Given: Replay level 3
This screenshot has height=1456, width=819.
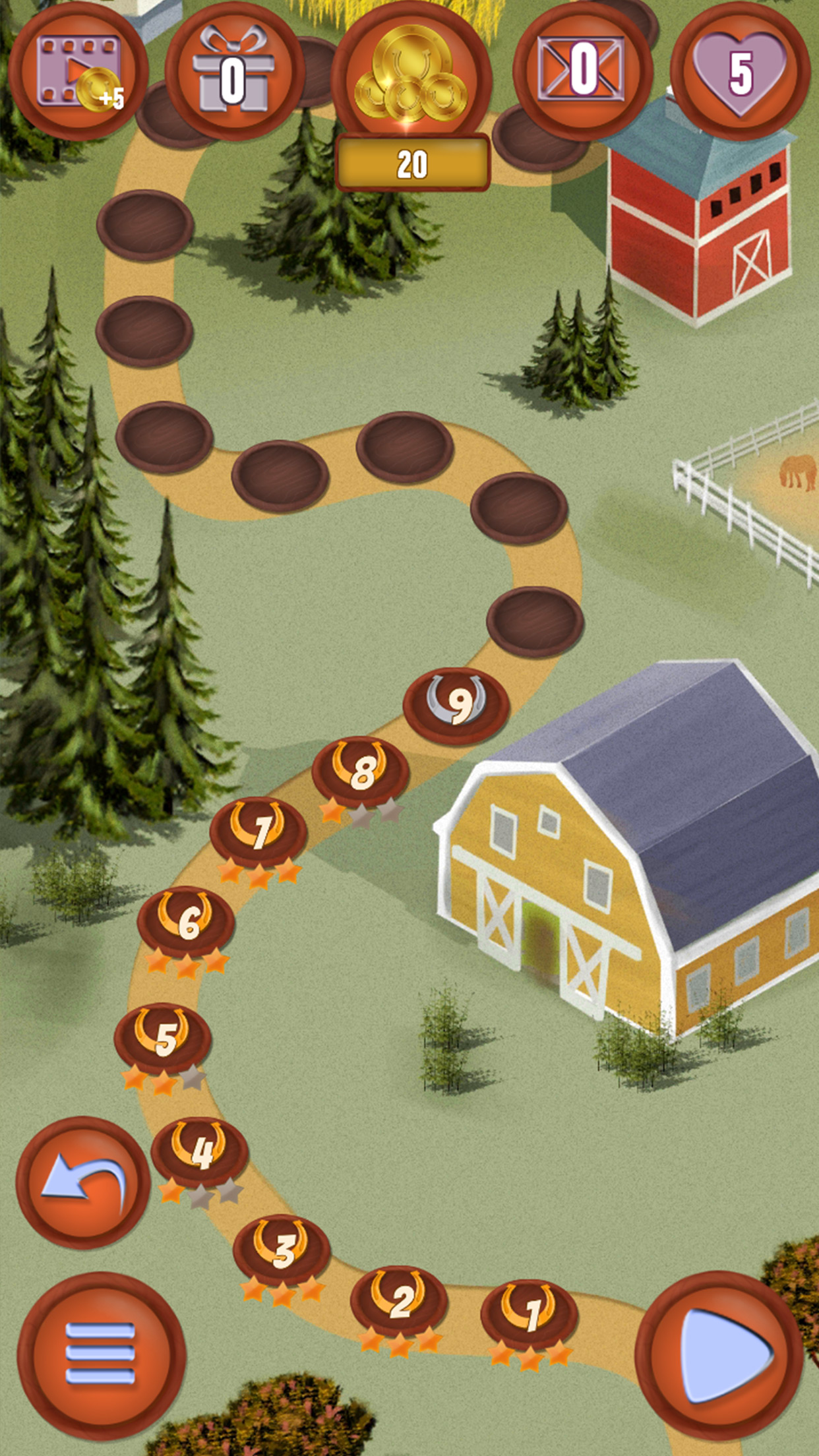Looking at the screenshot, I should 282,1249.
